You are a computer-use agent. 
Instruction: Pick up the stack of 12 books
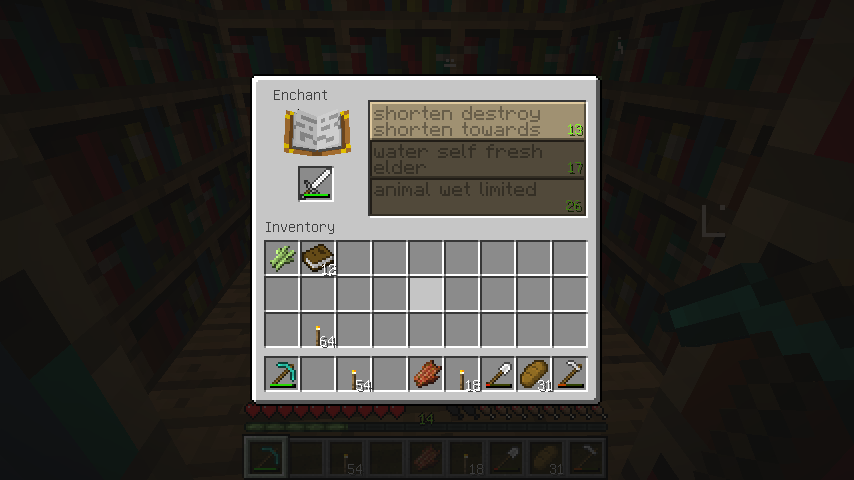pos(317,258)
